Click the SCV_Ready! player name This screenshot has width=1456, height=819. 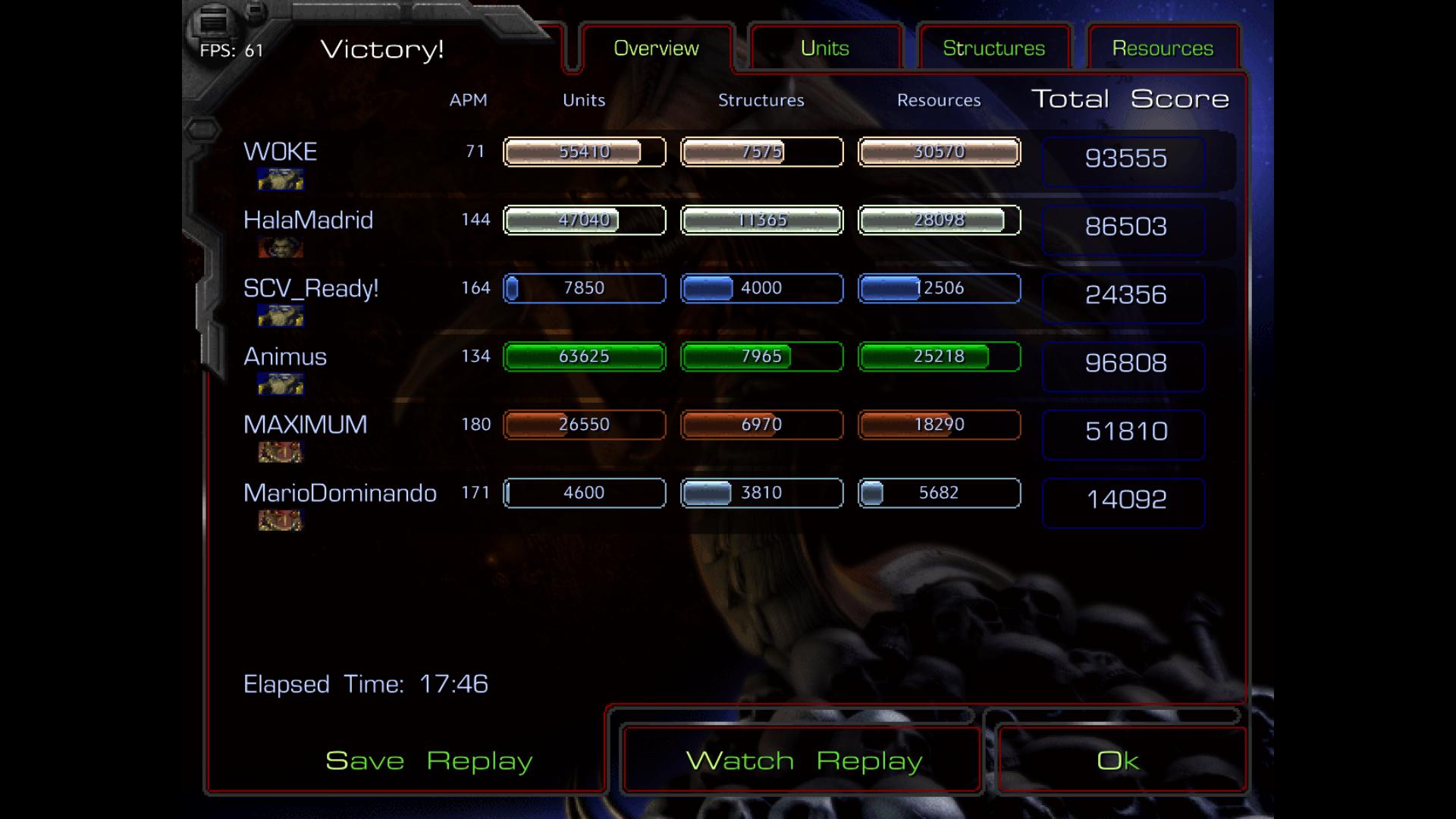311,288
